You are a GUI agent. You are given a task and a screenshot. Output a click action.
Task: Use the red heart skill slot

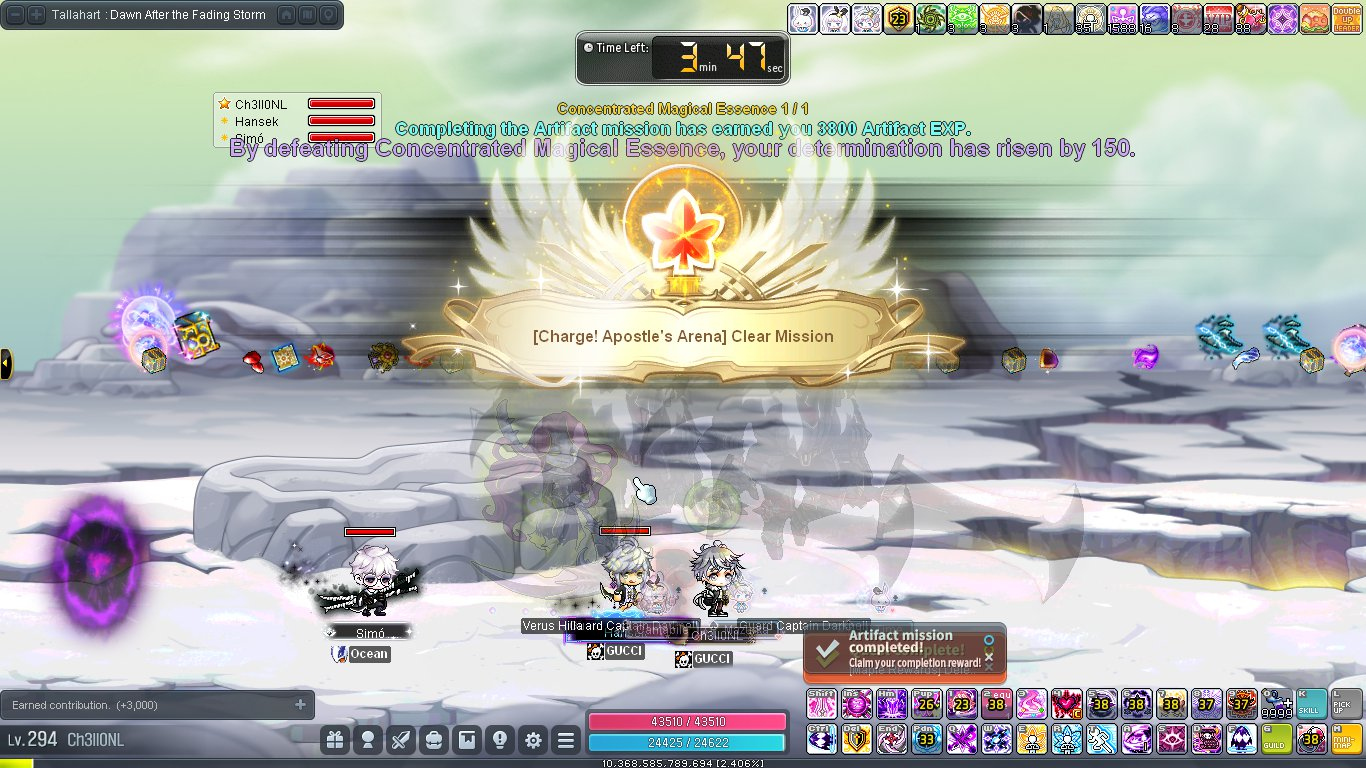pos(1066,704)
